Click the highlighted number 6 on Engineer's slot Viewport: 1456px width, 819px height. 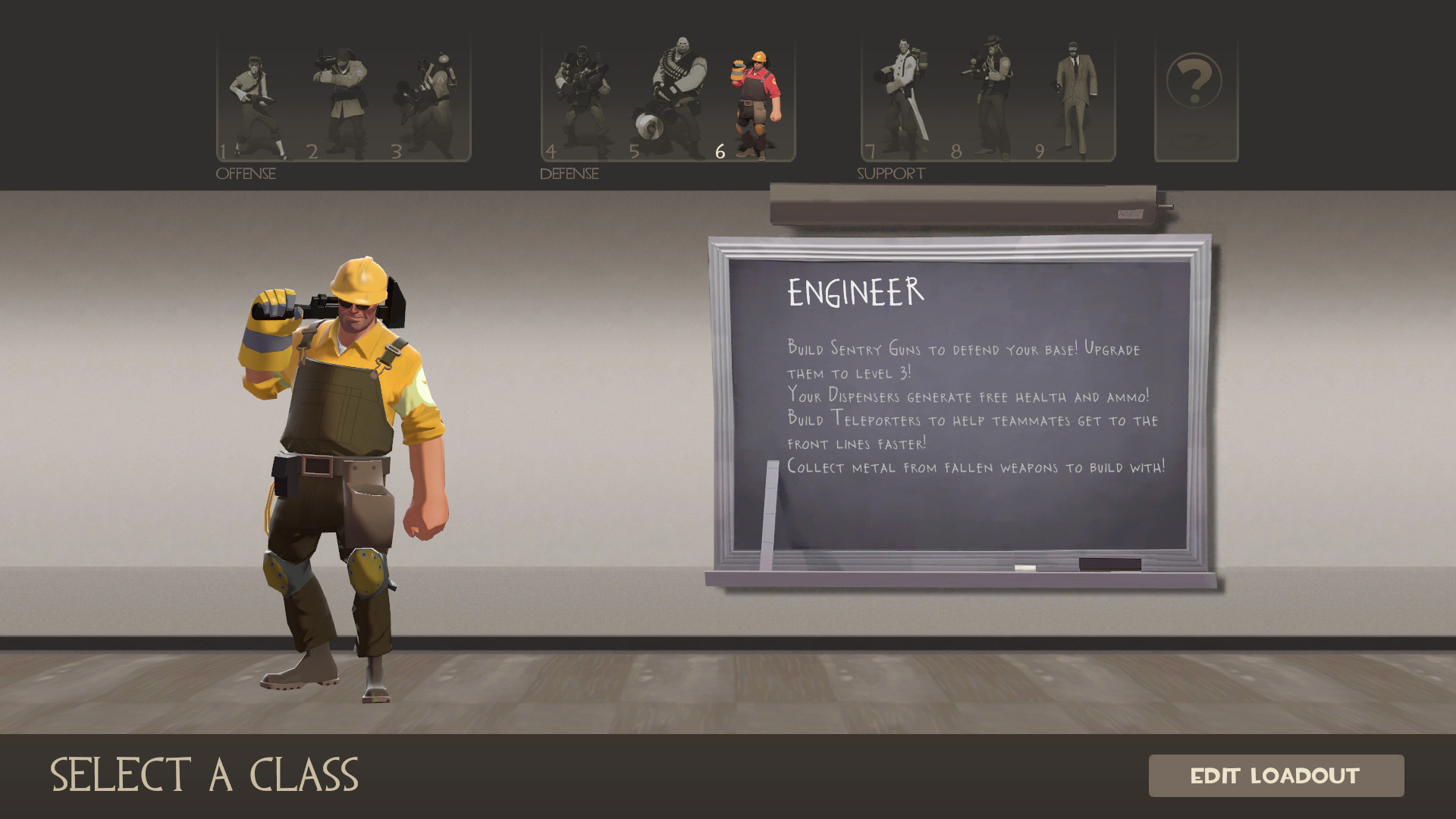tap(720, 151)
